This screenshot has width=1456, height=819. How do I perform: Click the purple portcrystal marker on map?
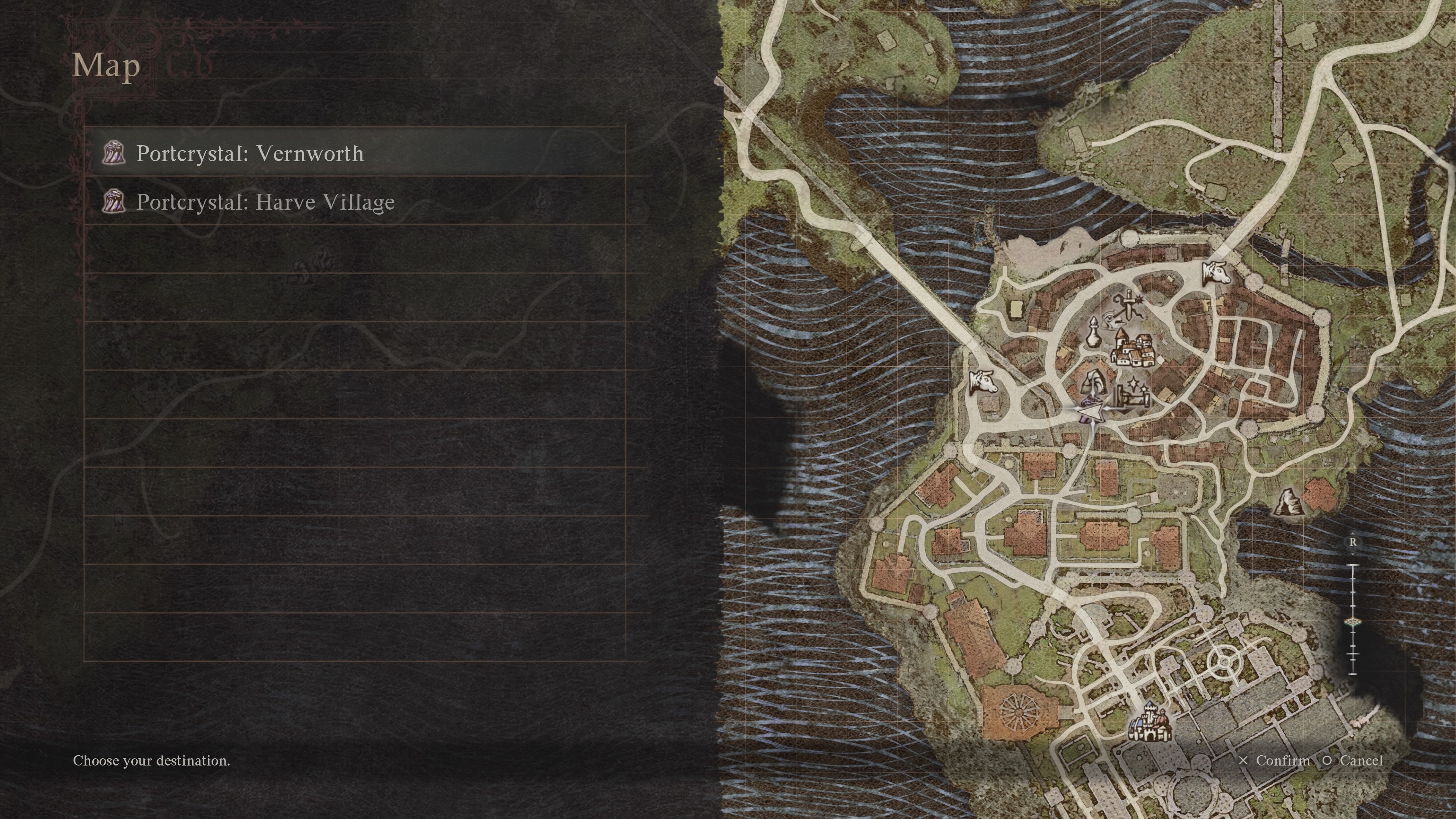click(1086, 405)
